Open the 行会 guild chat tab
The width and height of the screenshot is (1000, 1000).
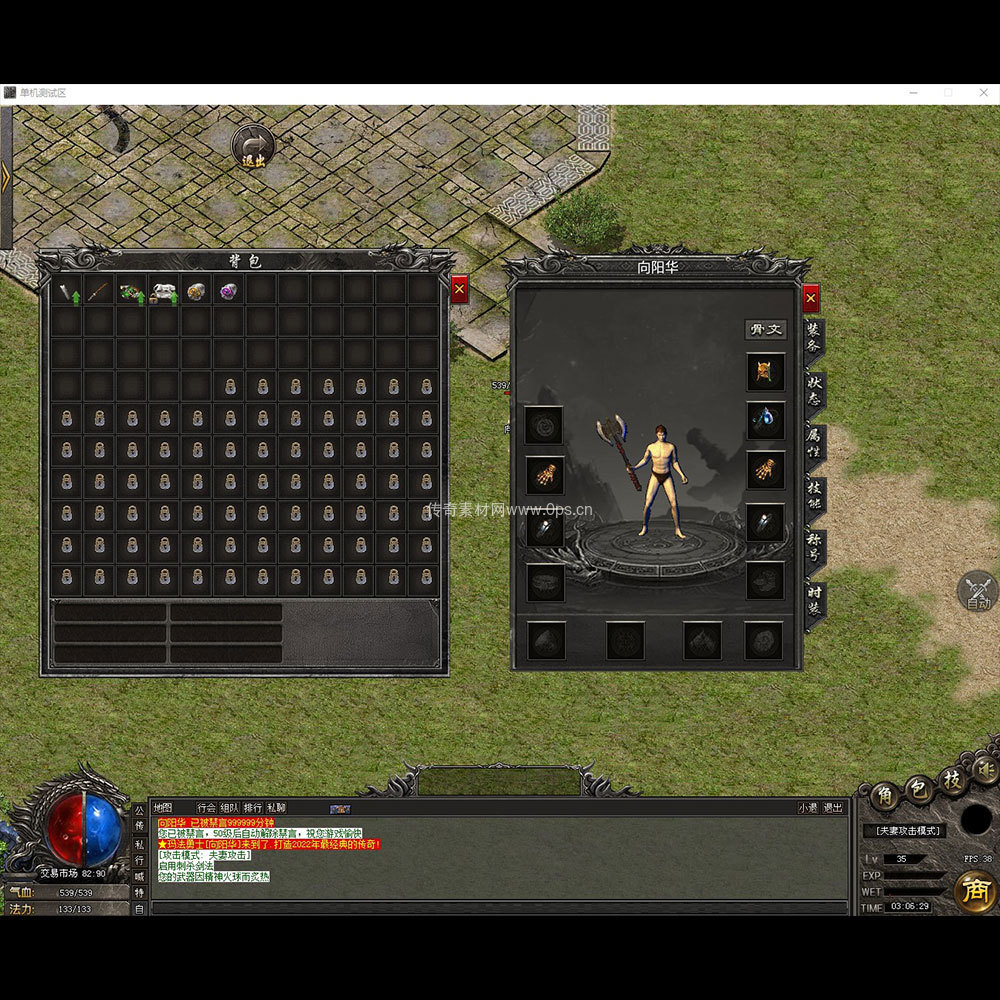click(x=206, y=808)
